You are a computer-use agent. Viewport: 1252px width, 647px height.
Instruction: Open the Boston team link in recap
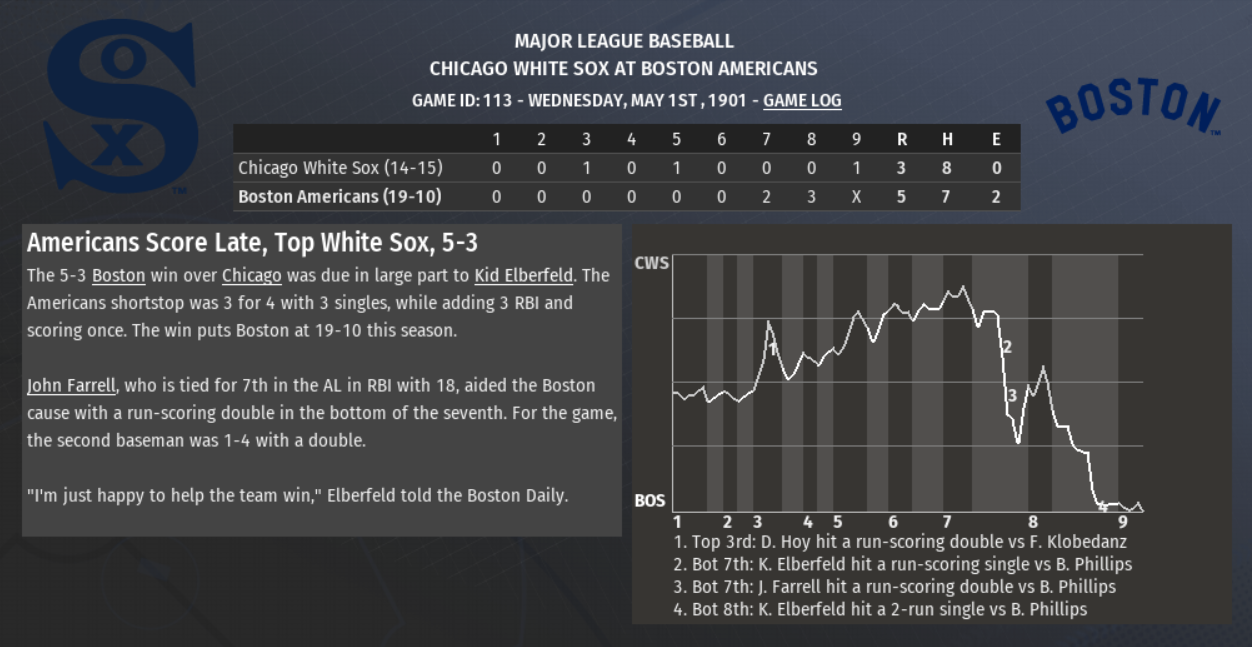coord(118,275)
